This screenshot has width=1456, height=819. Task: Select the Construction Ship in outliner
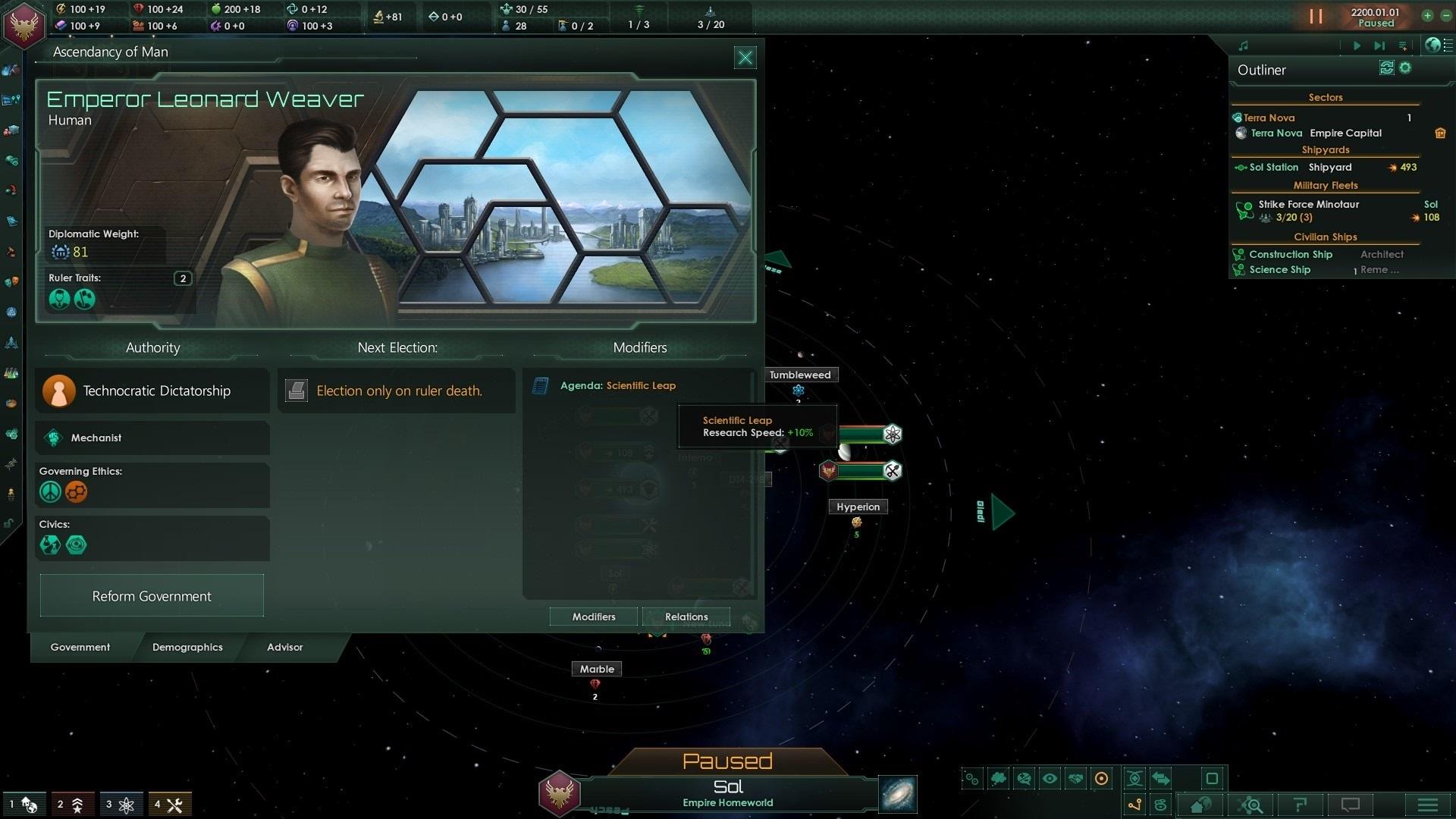click(x=1290, y=255)
